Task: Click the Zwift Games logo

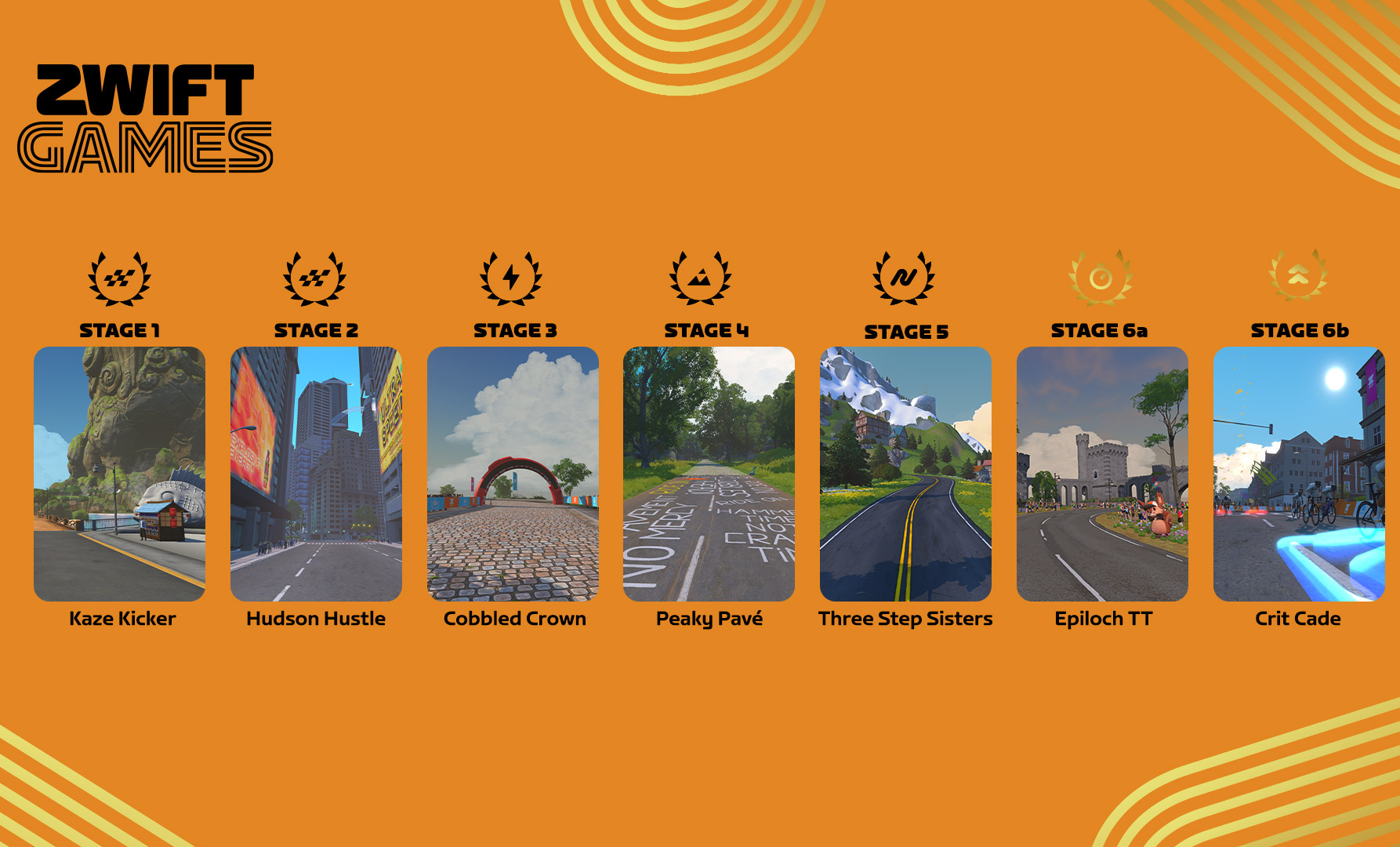Action: [x=145, y=118]
